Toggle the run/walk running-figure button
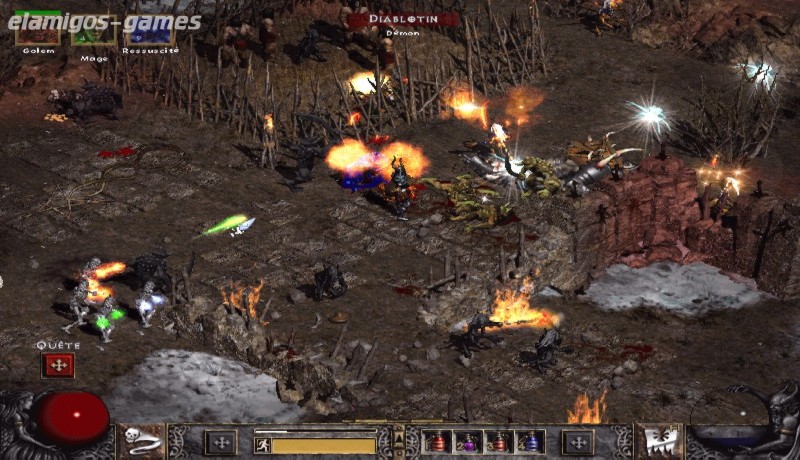800x460 pixels. coord(263,445)
